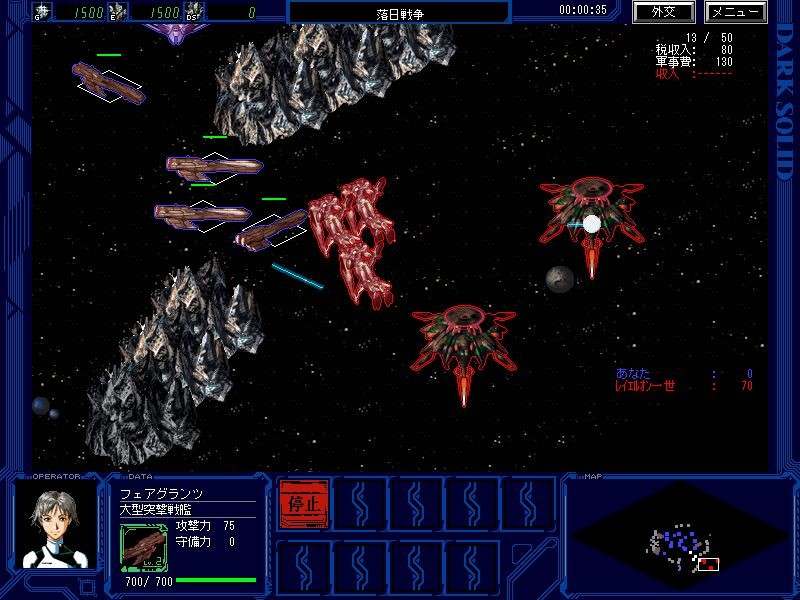Open the 外交 diplomacy screen

point(663,12)
